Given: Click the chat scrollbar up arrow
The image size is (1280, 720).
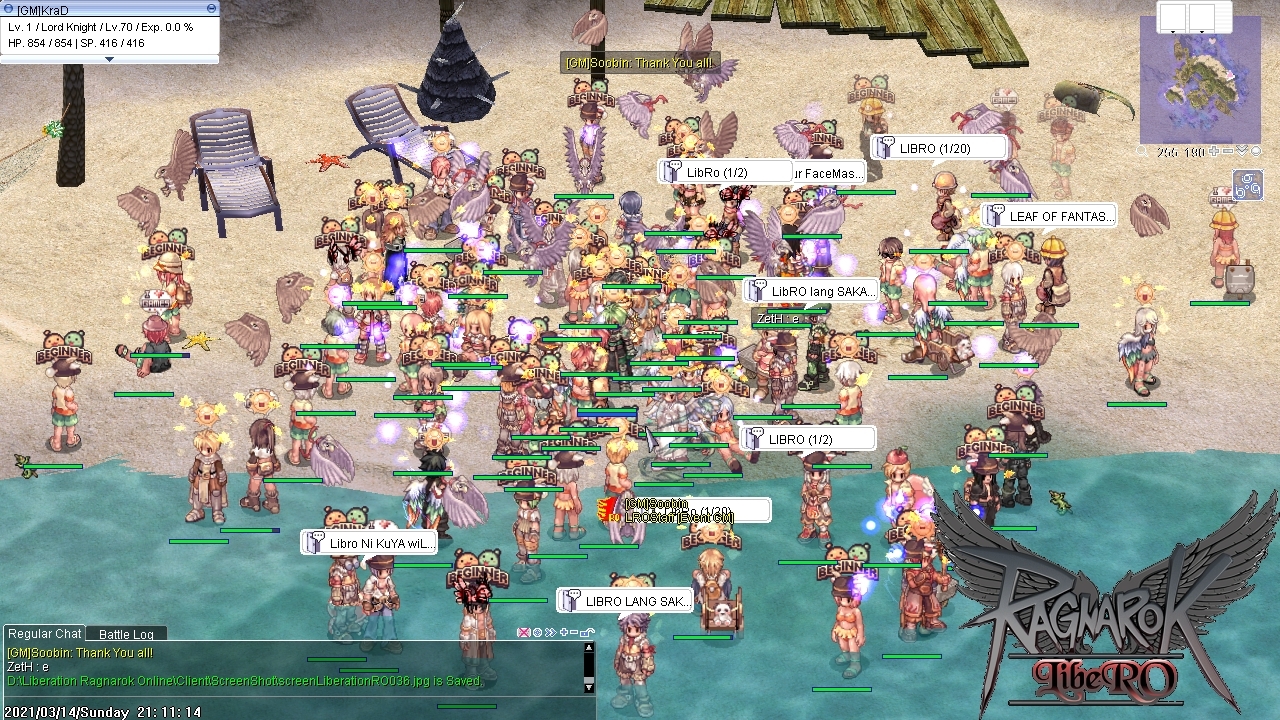Looking at the screenshot, I should pos(588,646).
